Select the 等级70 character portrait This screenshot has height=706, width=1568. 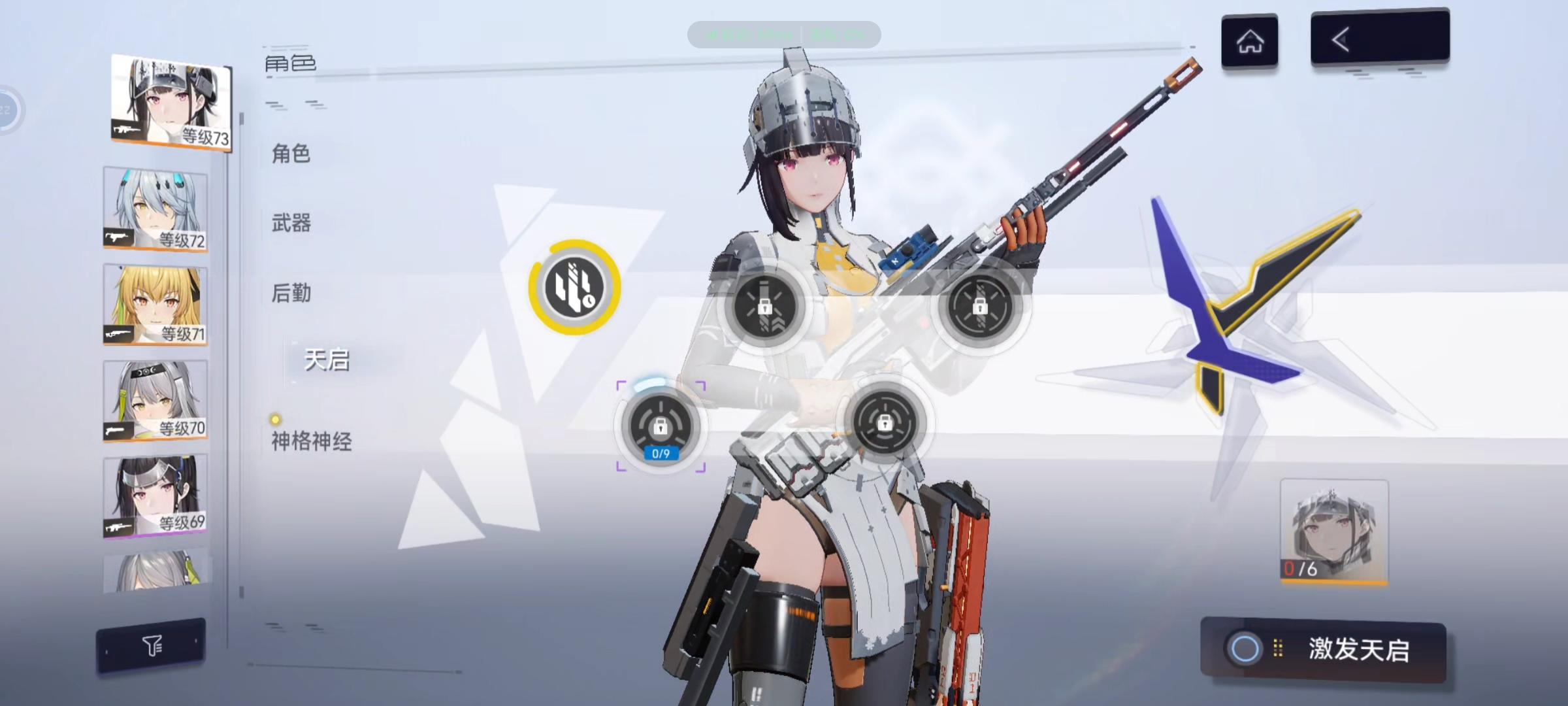pos(155,400)
